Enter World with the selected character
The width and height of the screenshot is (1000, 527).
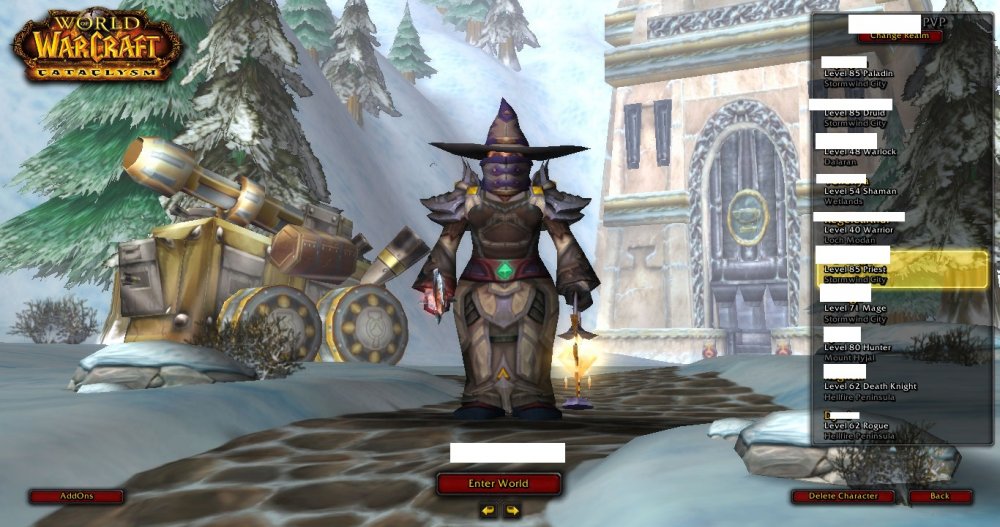point(497,484)
